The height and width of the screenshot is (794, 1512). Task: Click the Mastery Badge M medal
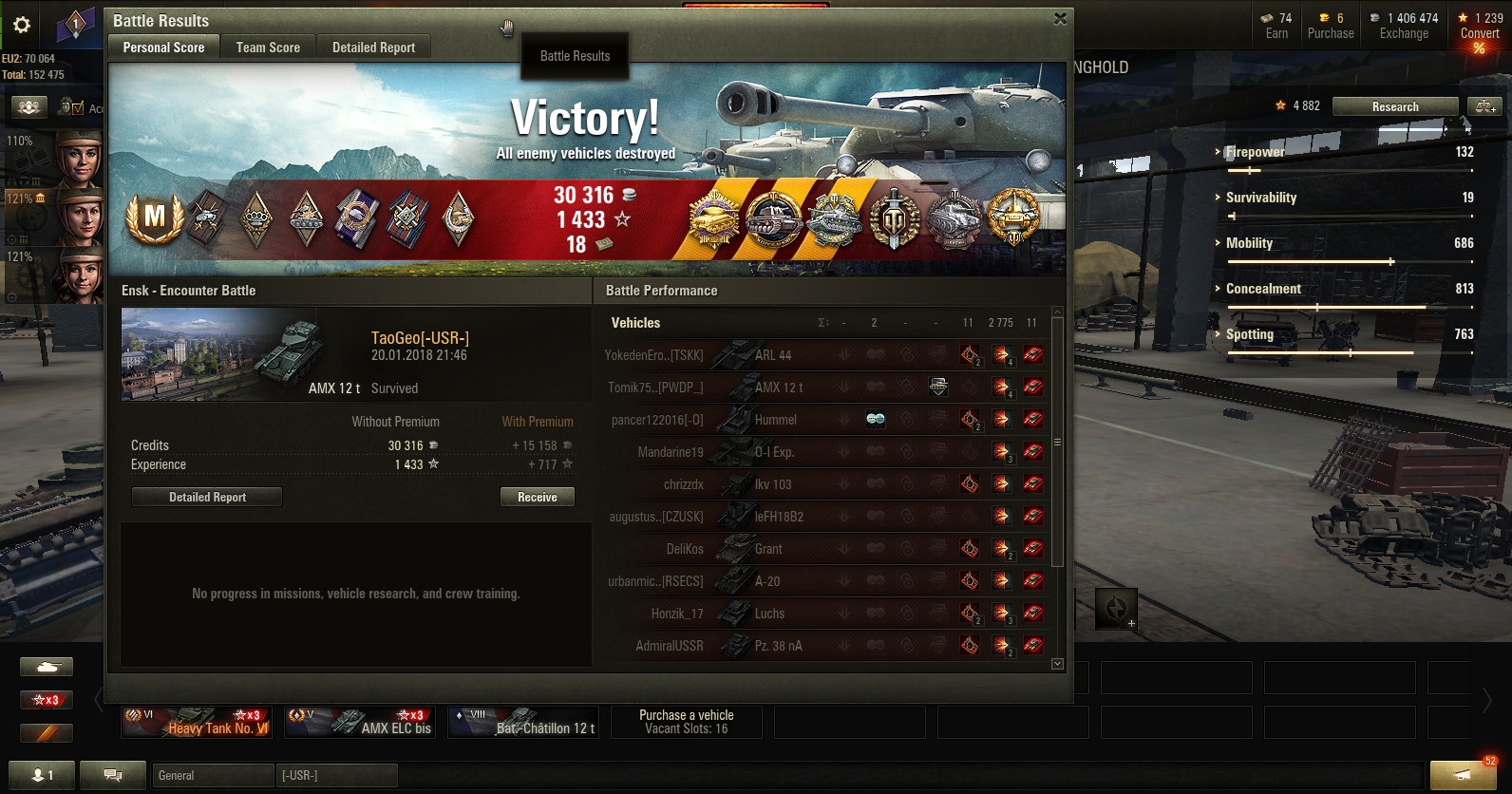[x=154, y=218]
